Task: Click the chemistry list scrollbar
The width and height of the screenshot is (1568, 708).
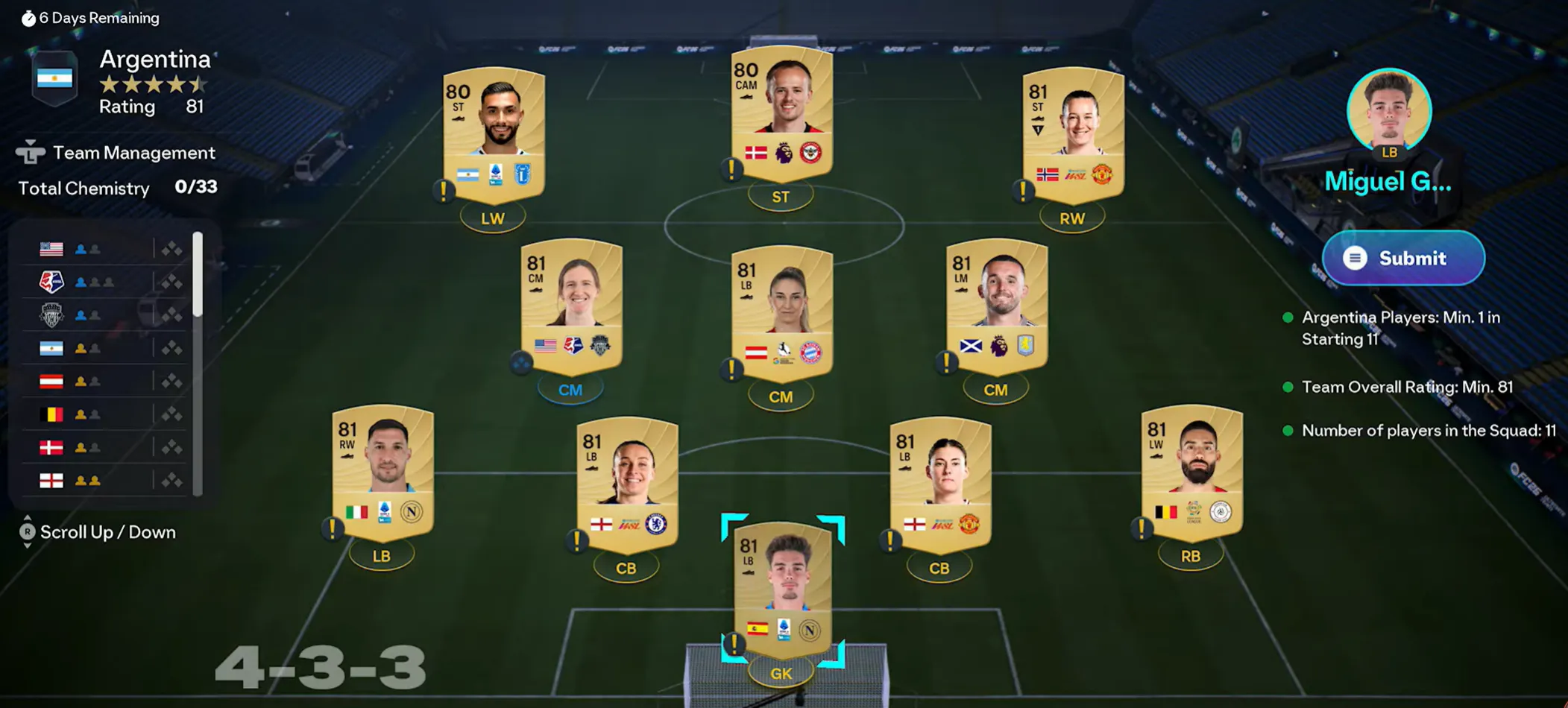Action: [198, 274]
